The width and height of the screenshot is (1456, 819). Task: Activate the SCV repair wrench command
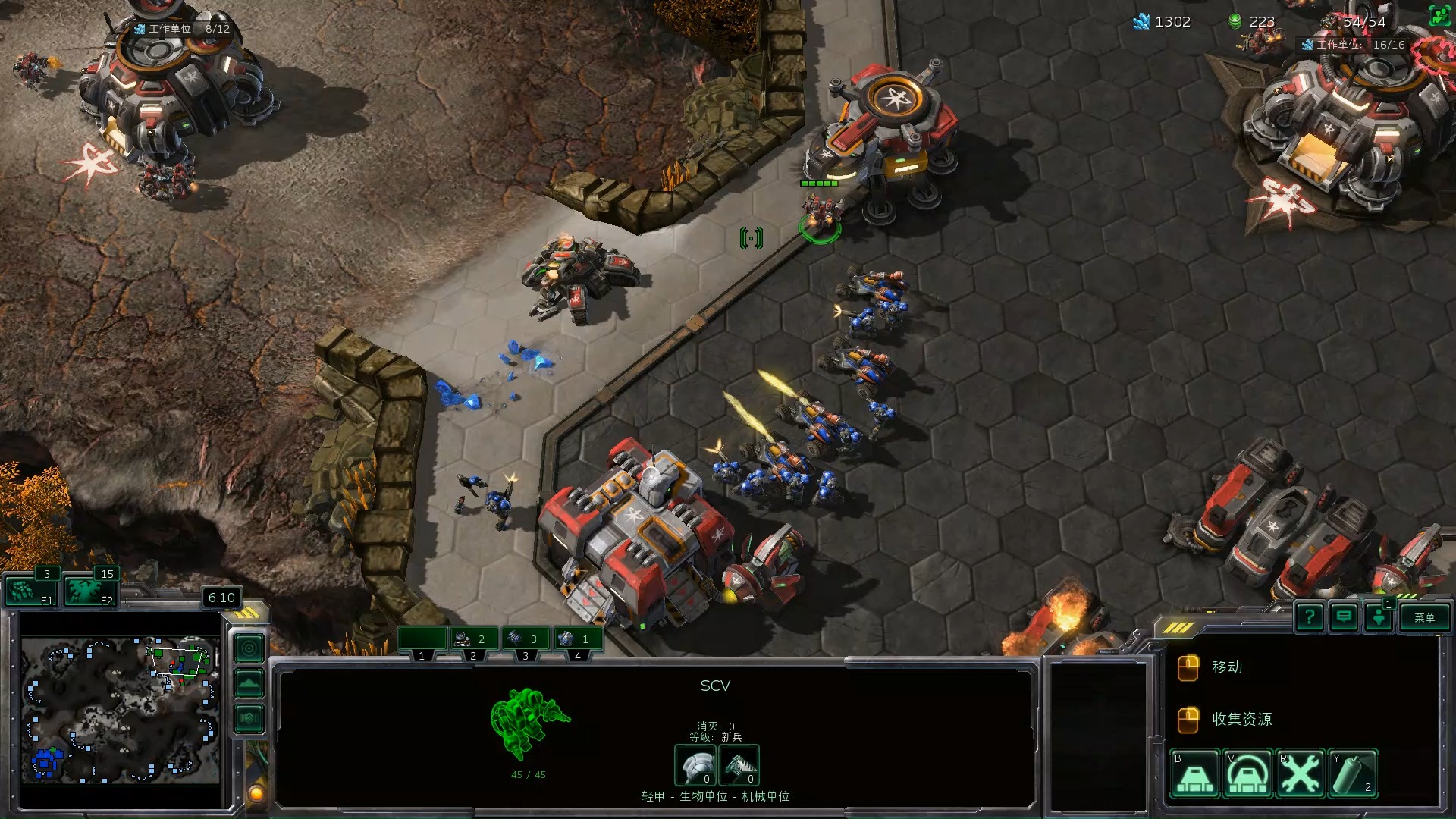(1301, 774)
